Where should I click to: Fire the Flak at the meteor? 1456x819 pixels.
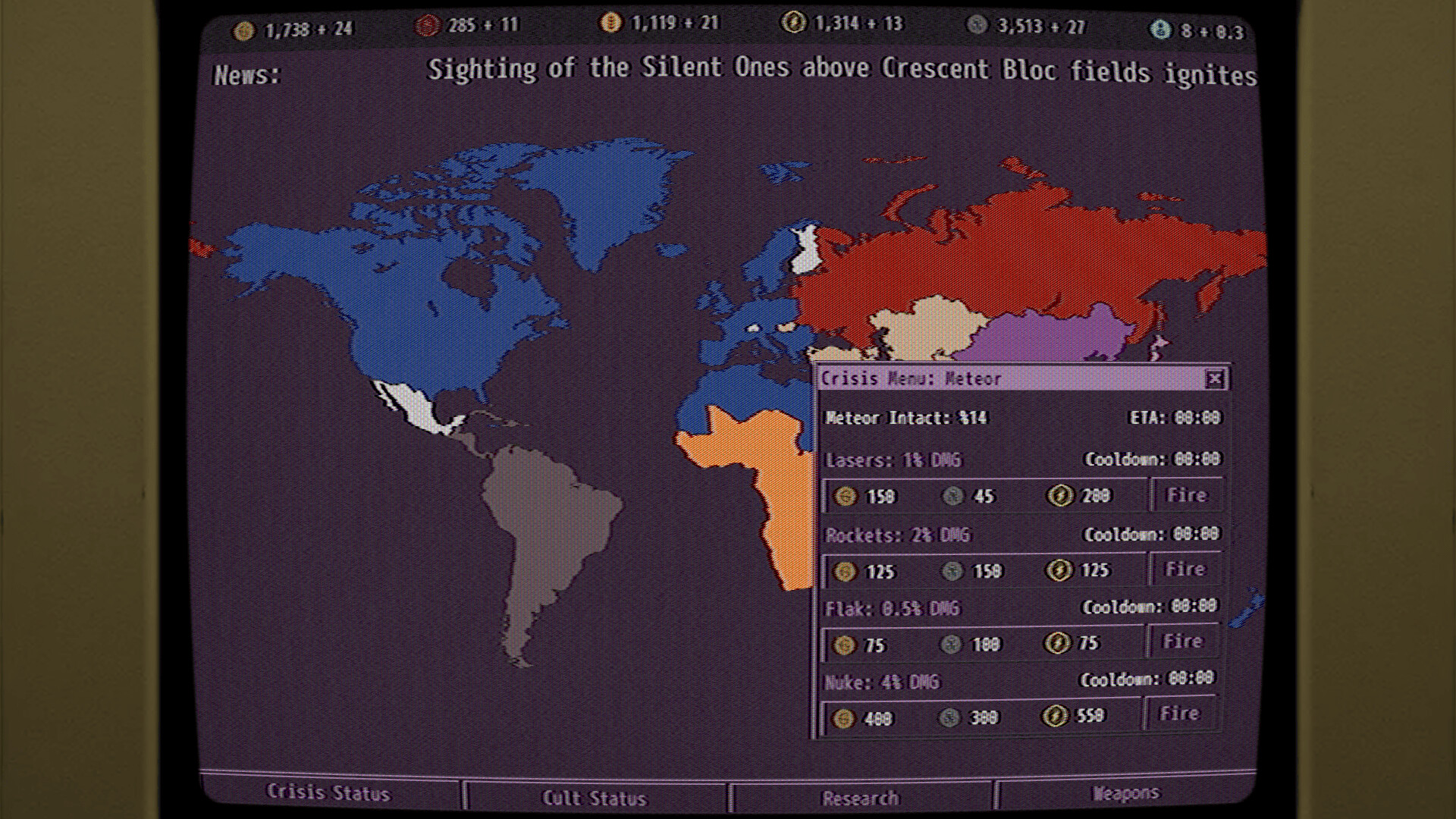(x=1182, y=641)
